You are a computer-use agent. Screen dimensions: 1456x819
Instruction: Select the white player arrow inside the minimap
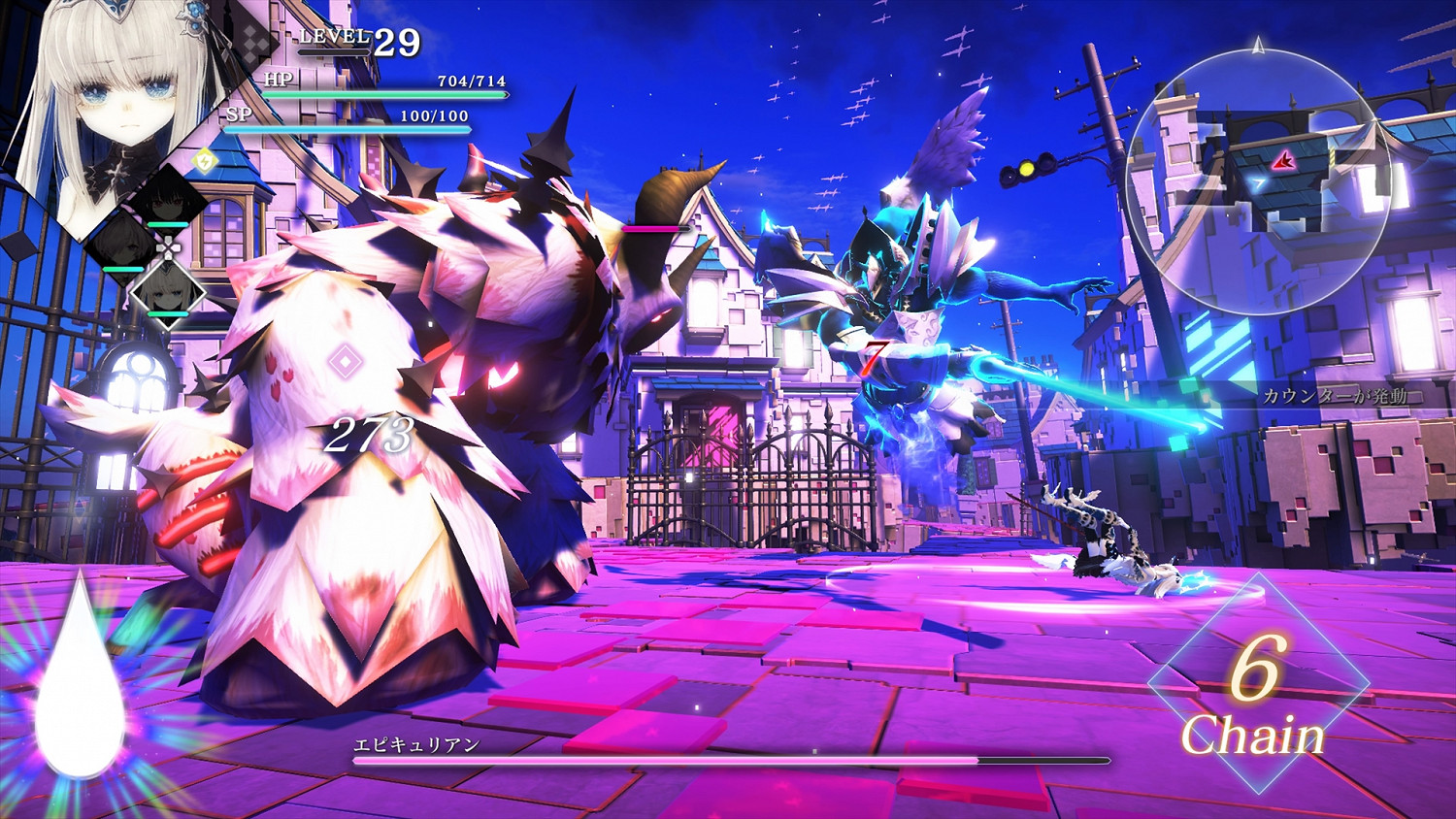[1257, 183]
